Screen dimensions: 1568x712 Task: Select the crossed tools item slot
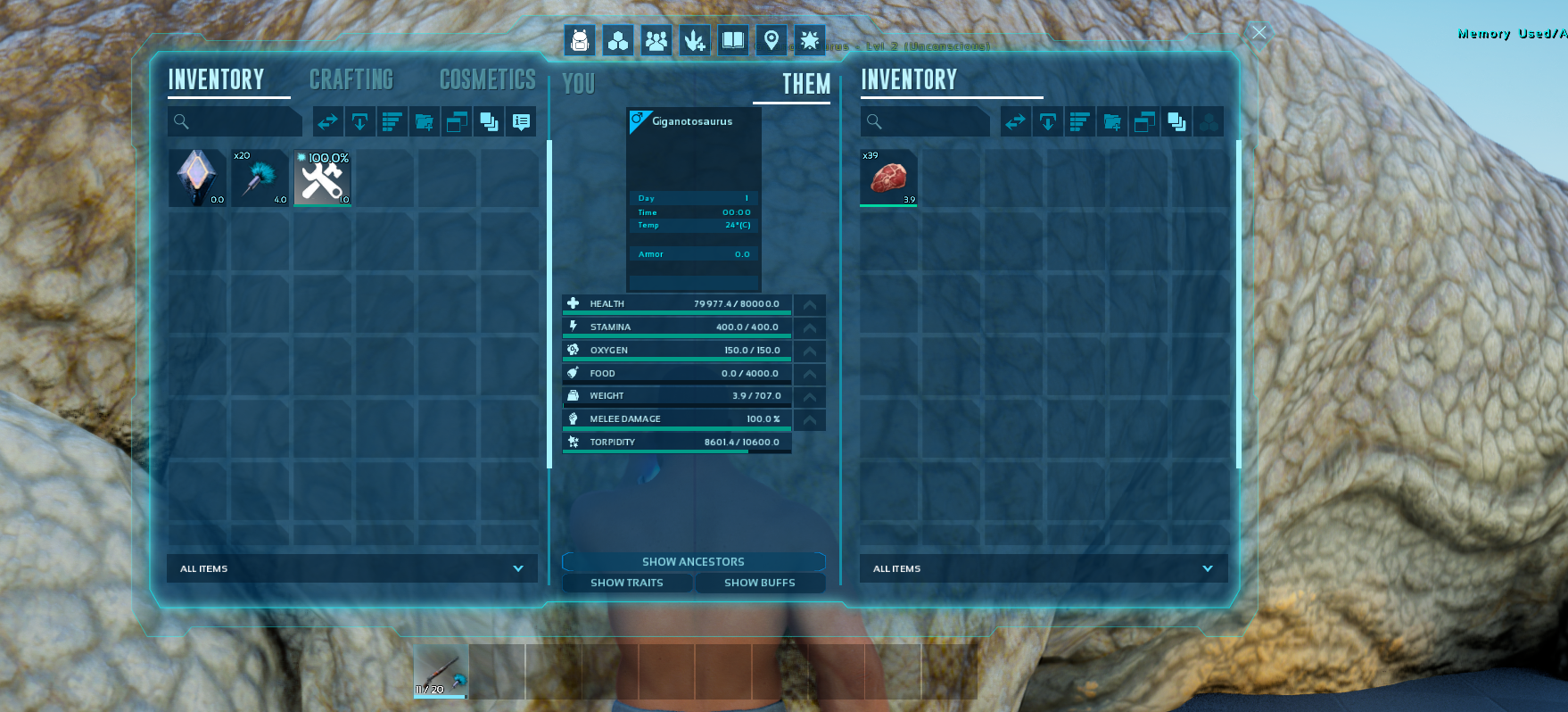323,178
